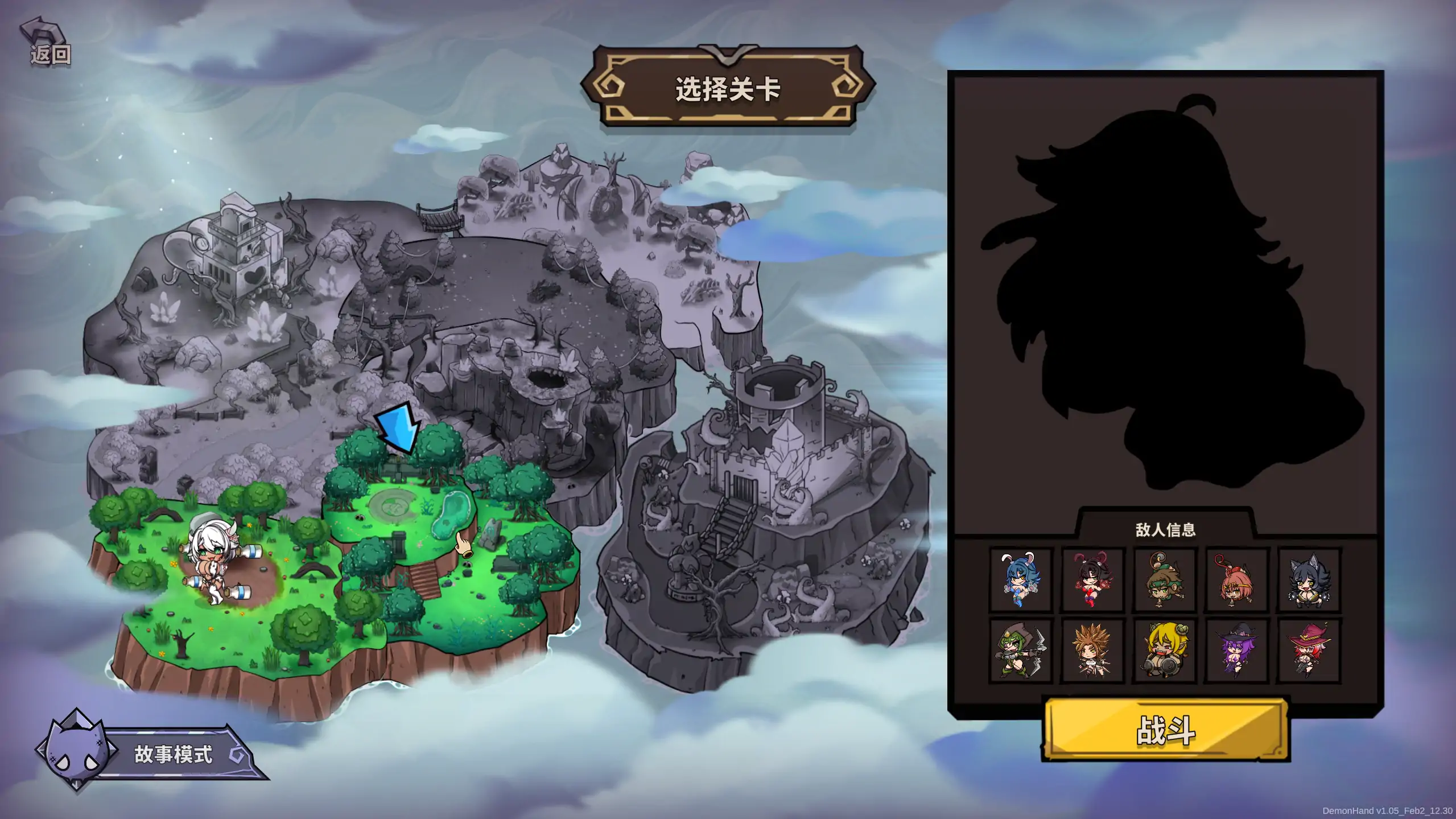Select the monkey-girl enemy portrait
1456x819 pixels.
point(1166,579)
